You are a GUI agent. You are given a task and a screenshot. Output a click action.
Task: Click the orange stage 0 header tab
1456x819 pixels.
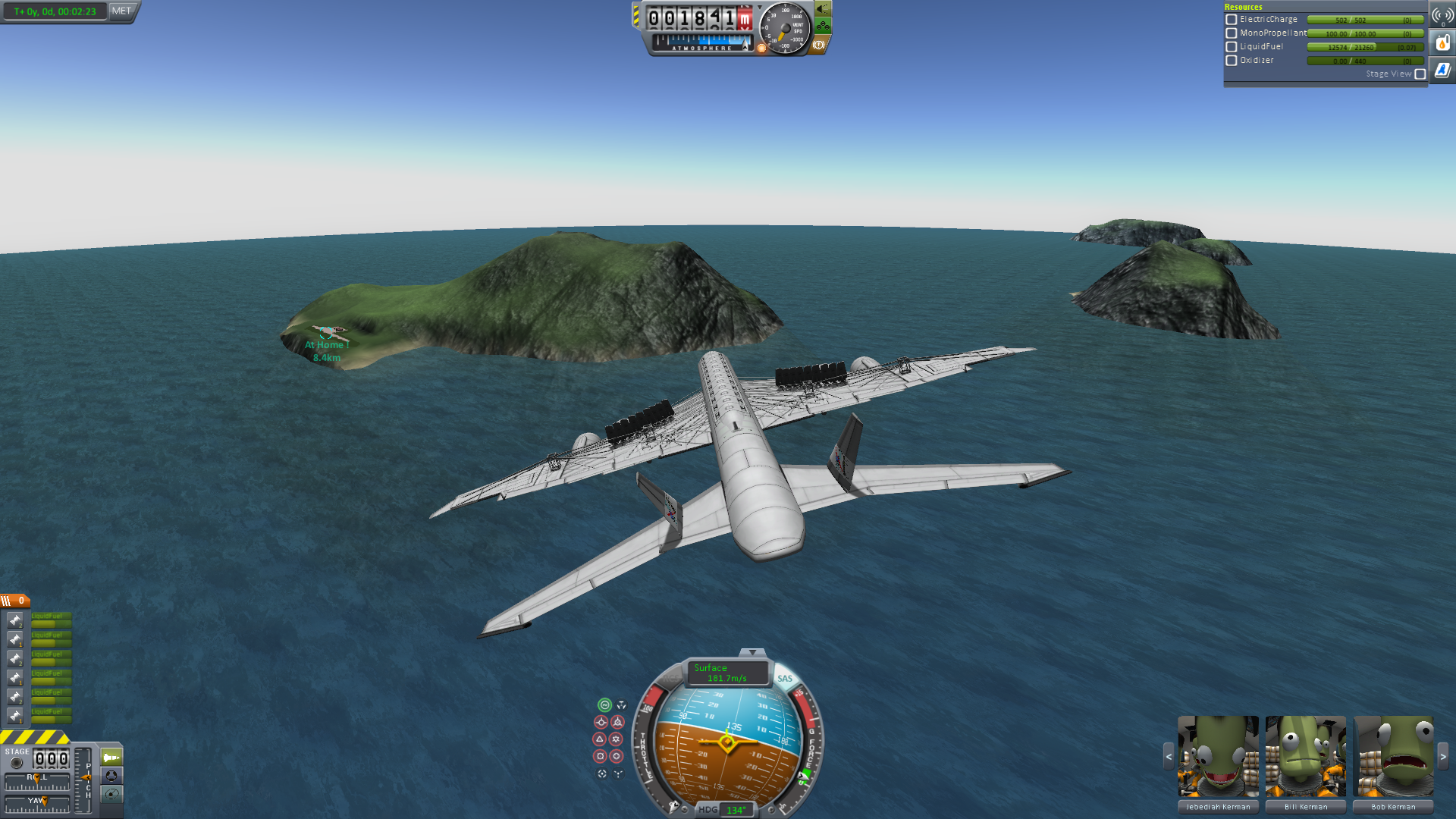(x=15, y=601)
